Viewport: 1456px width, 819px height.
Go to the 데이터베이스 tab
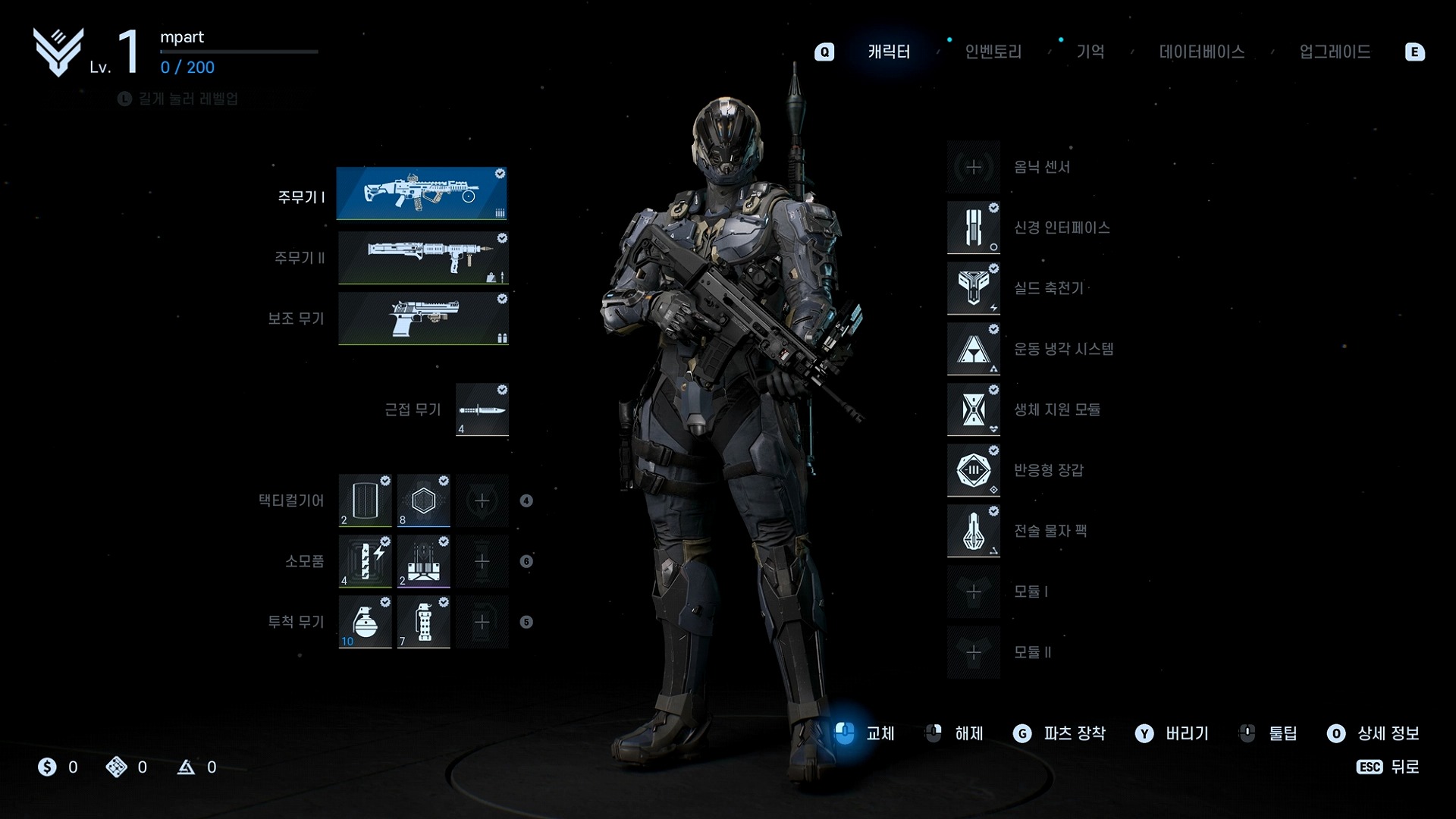point(1201,52)
